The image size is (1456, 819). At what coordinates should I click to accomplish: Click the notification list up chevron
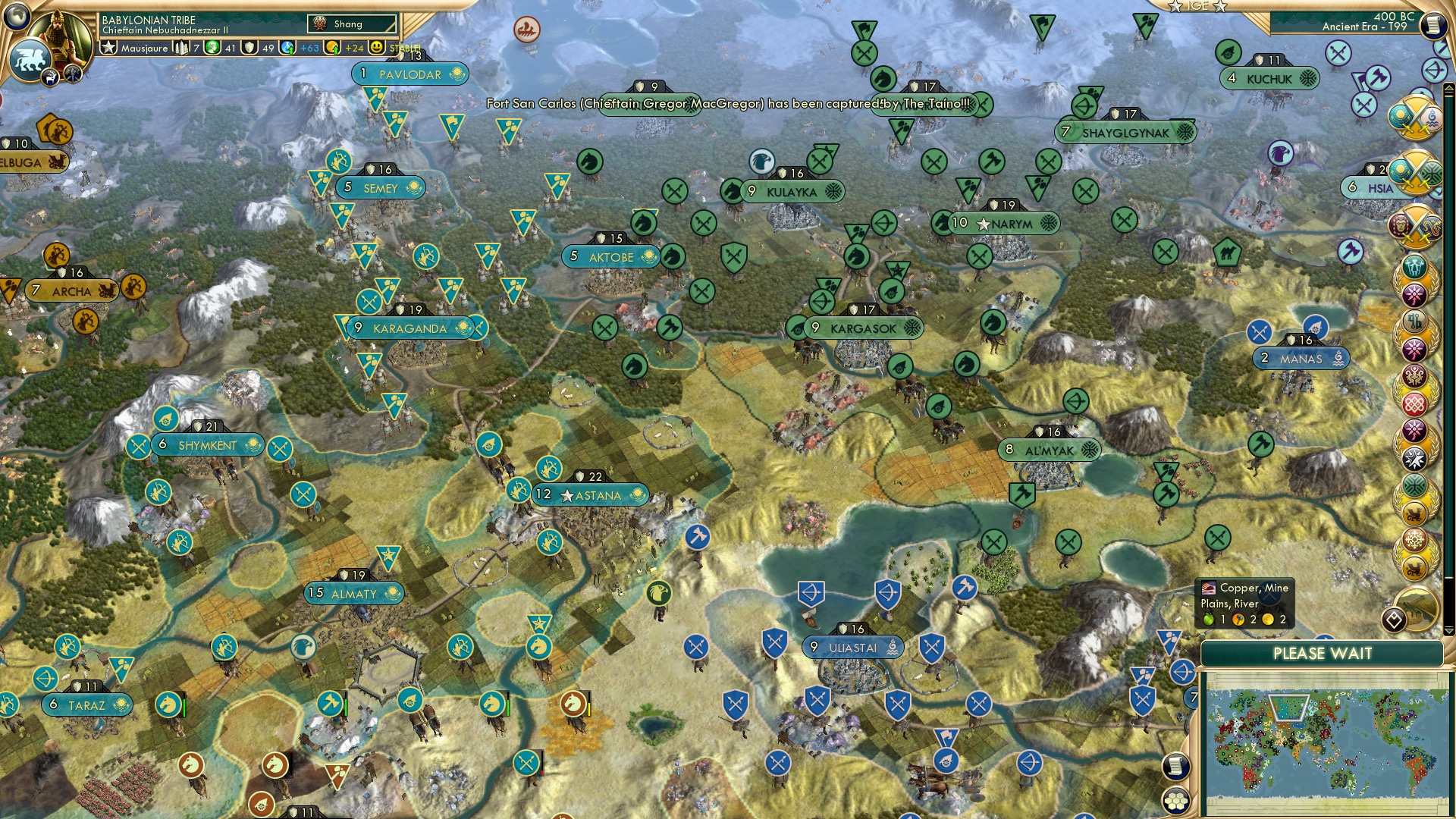(1449, 89)
